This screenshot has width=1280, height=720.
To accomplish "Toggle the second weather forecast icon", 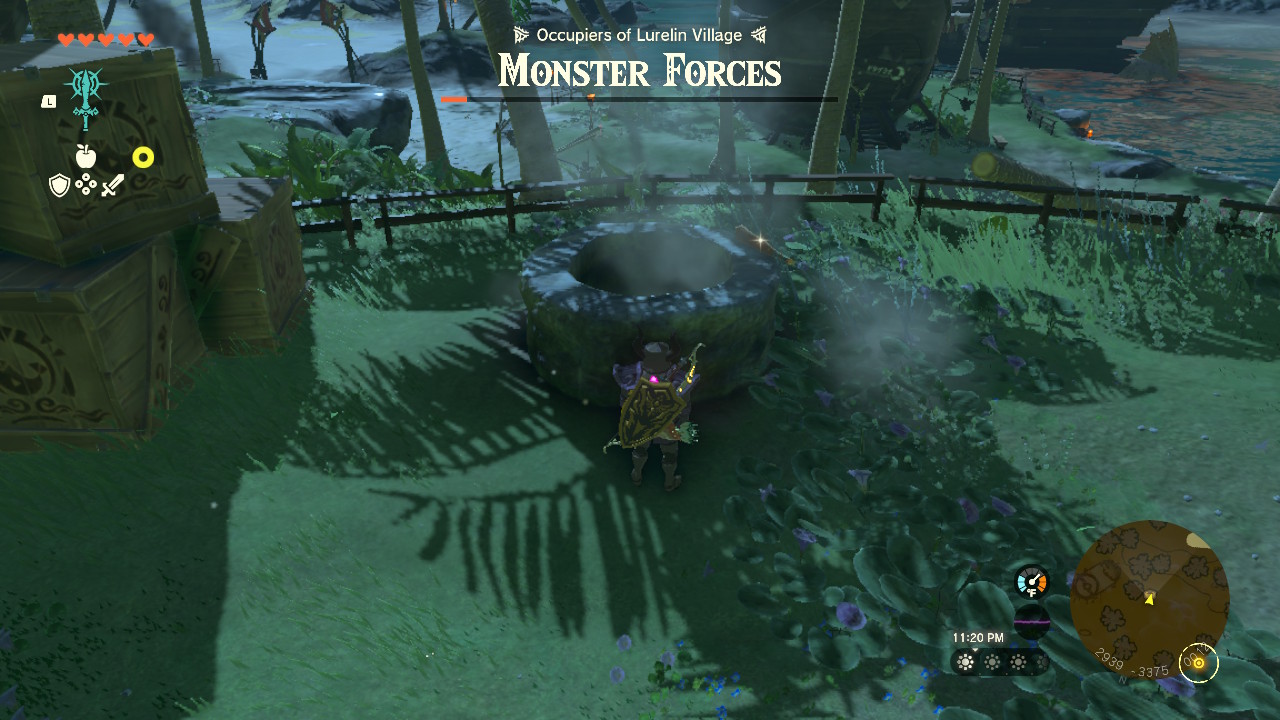I will (993, 663).
